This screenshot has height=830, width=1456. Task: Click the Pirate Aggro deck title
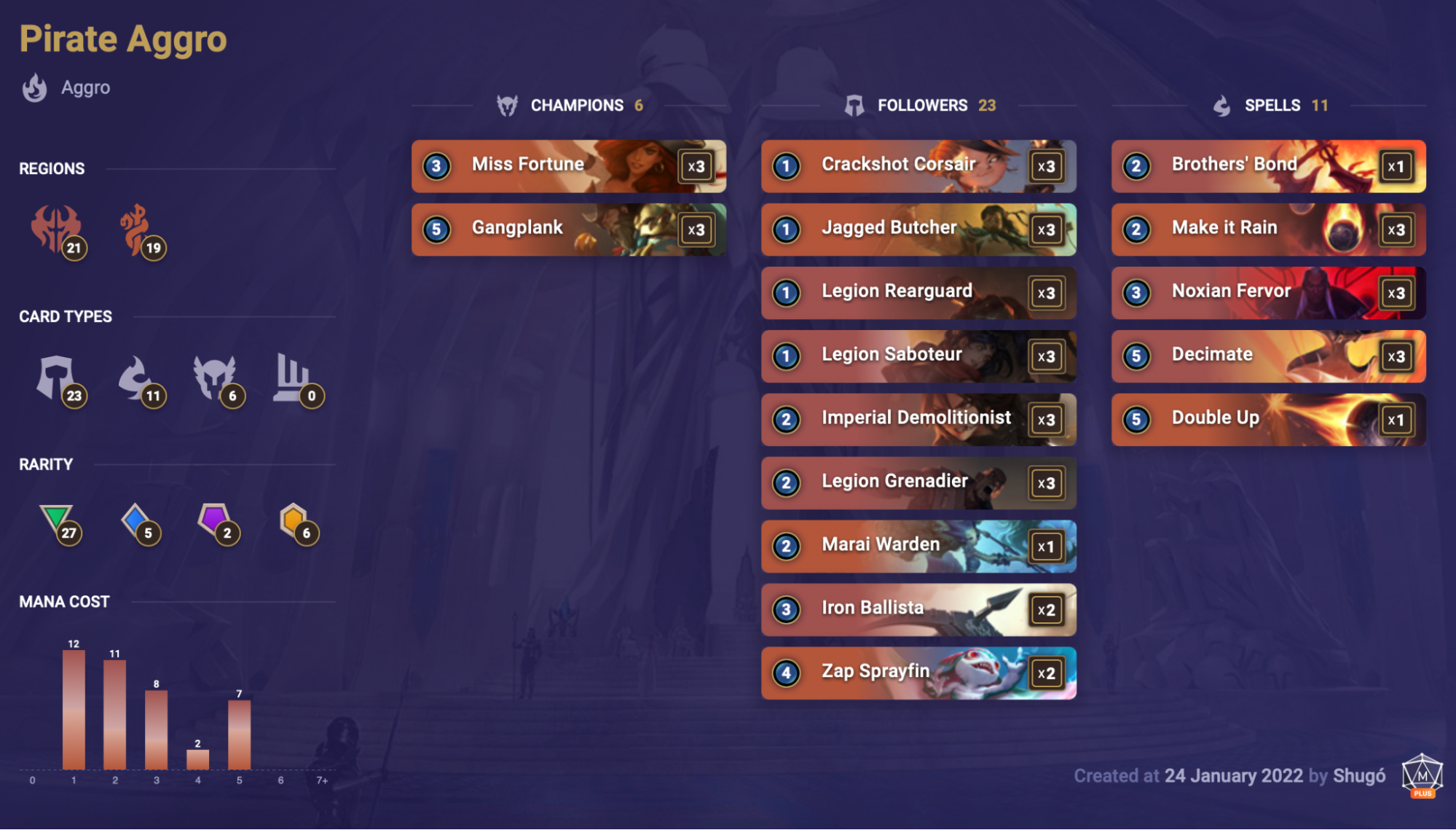[122, 38]
